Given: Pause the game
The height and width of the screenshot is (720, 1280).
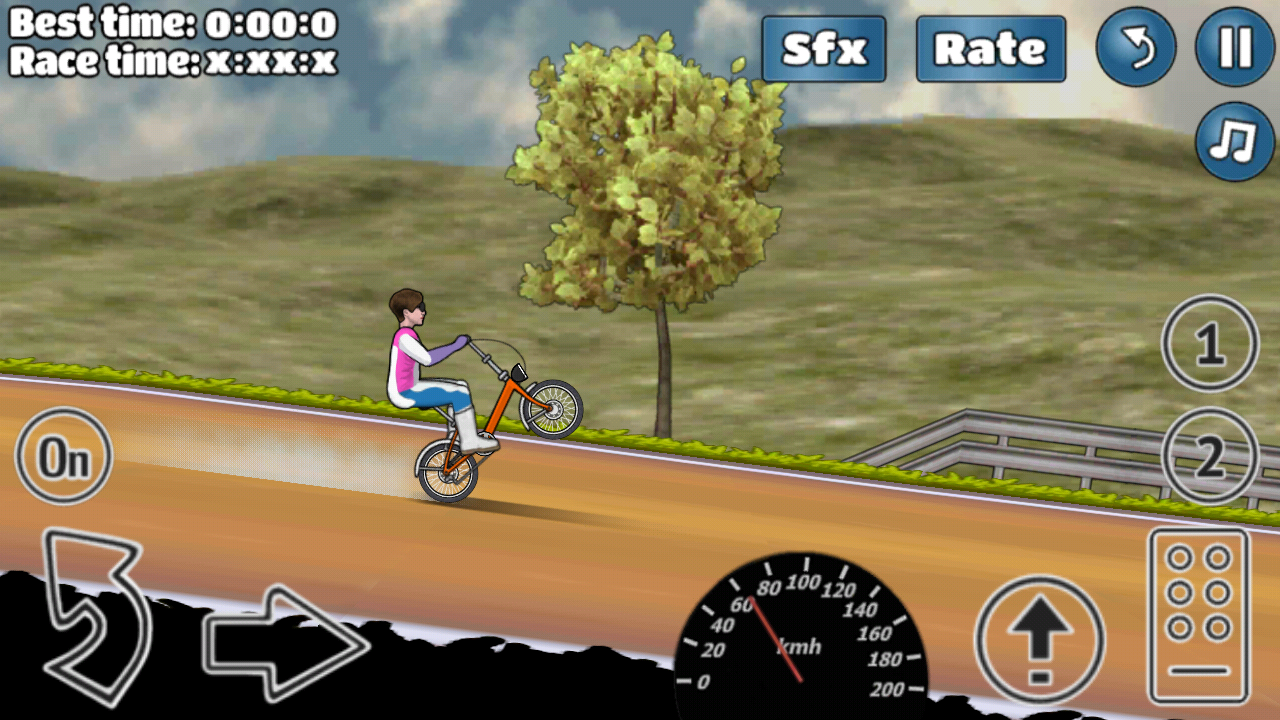Looking at the screenshot, I should 1233,48.
